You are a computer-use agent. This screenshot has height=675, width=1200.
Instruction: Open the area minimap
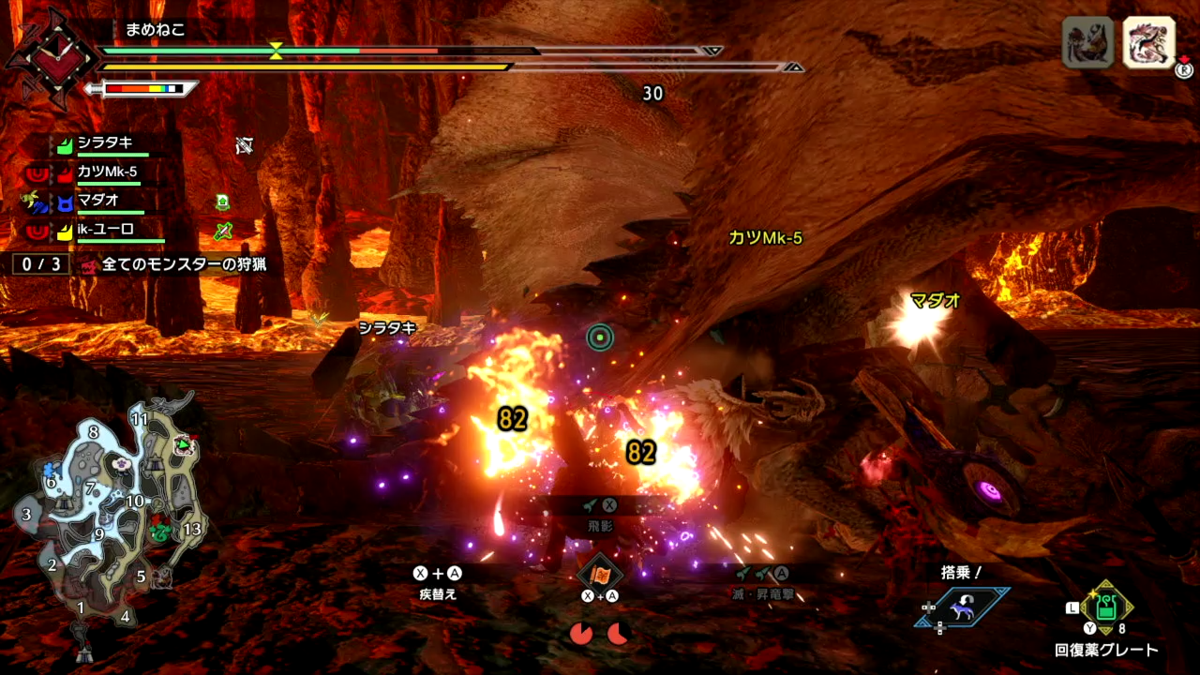pyautogui.click(x=108, y=518)
